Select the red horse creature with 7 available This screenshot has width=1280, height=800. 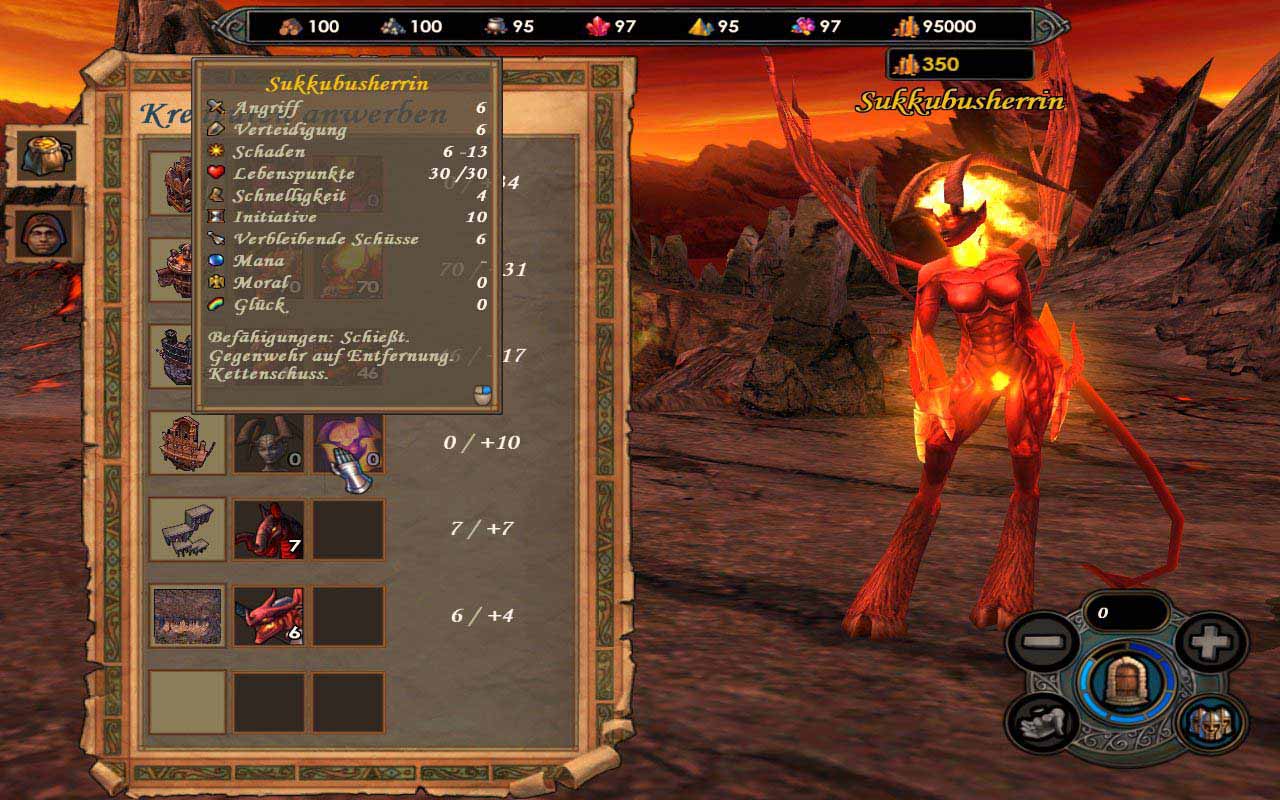[x=268, y=529]
